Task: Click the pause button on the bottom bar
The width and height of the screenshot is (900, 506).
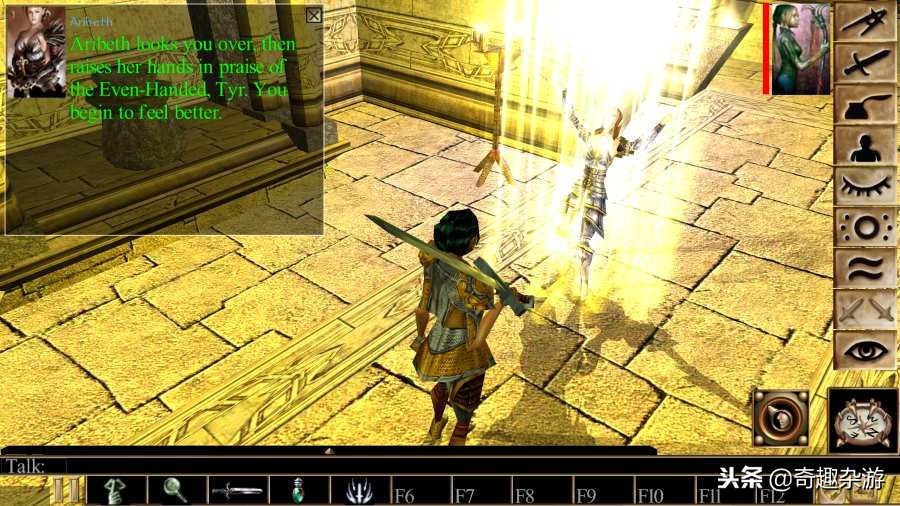Action: point(65,491)
